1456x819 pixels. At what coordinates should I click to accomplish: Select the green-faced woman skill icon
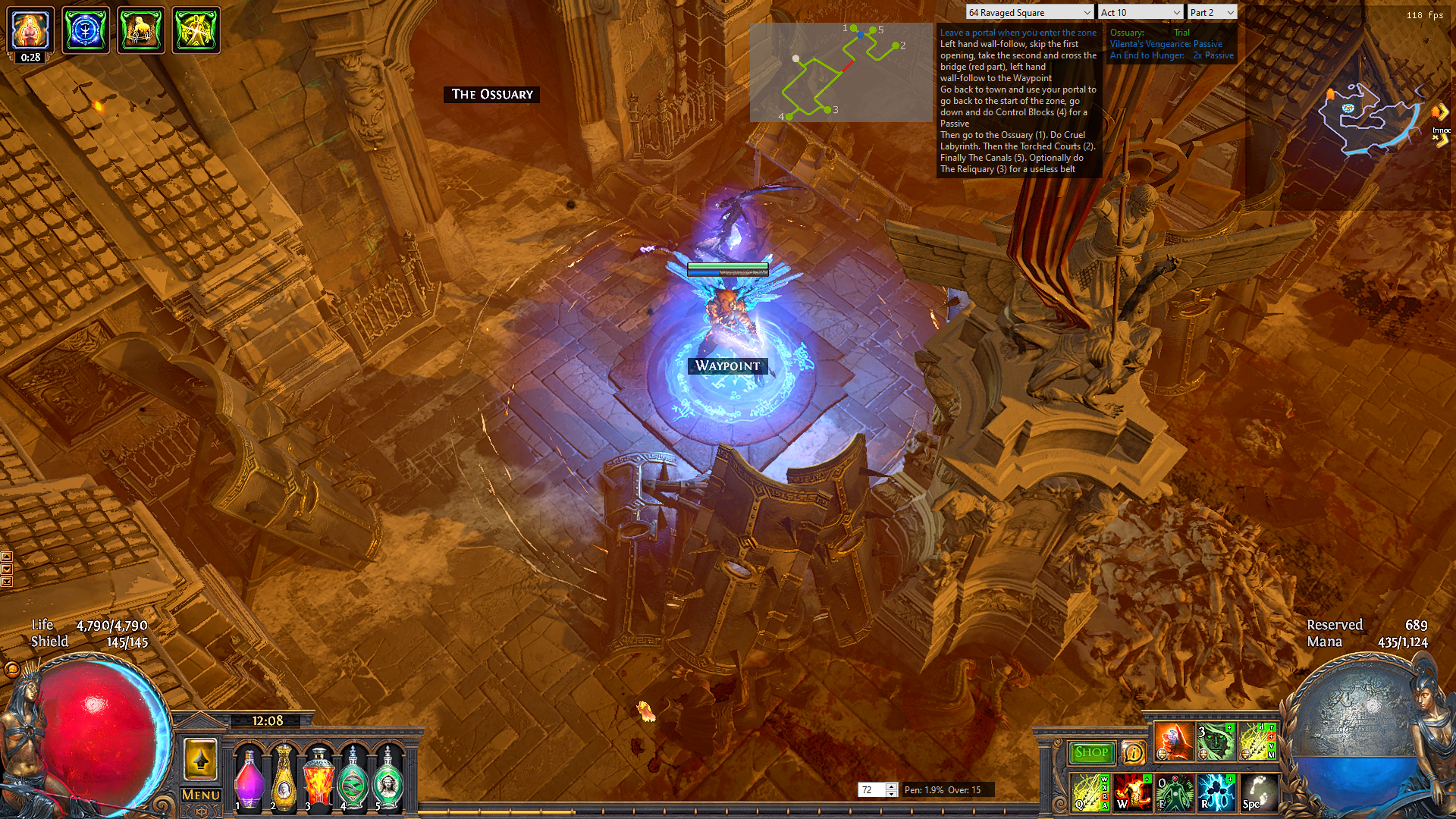coord(1215,742)
